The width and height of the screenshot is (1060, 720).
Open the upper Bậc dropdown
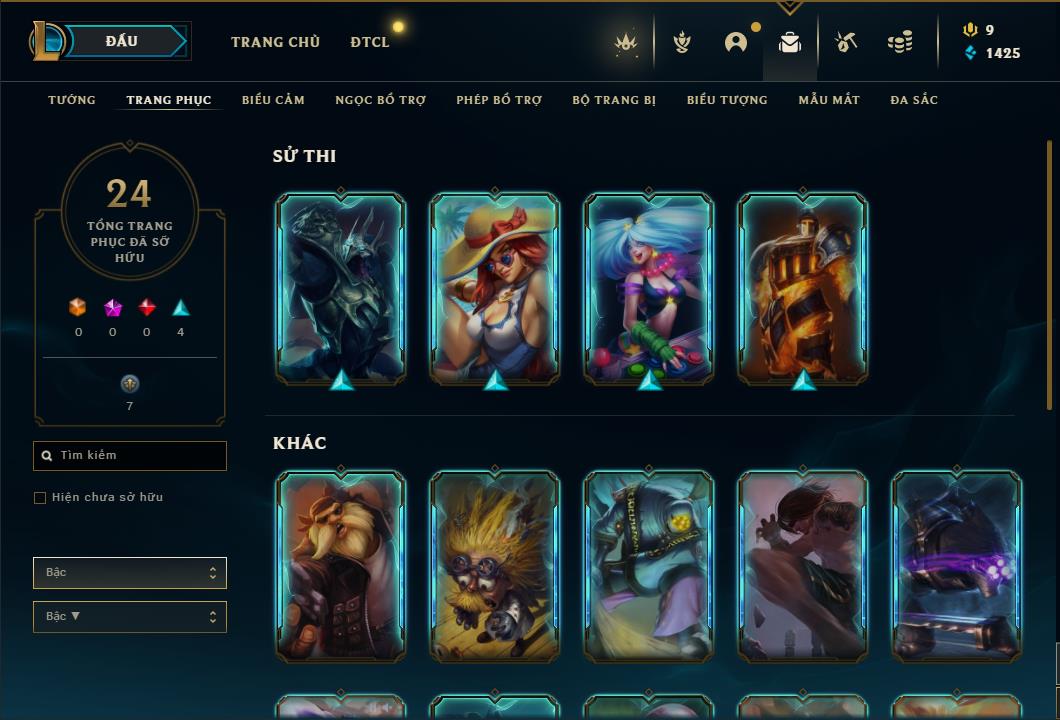click(130, 573)
